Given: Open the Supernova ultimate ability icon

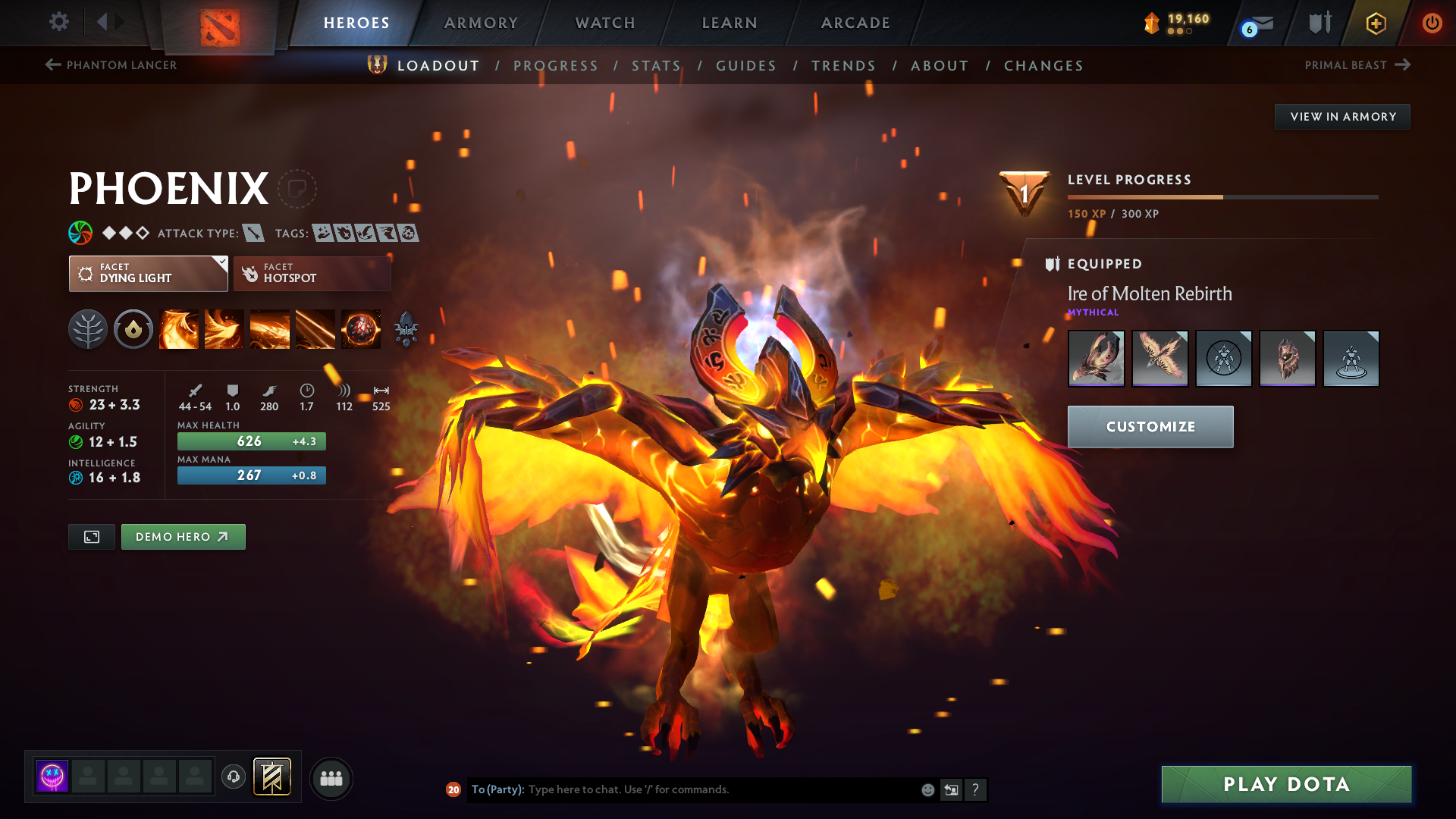Looking at the screenshot, I should (x=361, y=329).
